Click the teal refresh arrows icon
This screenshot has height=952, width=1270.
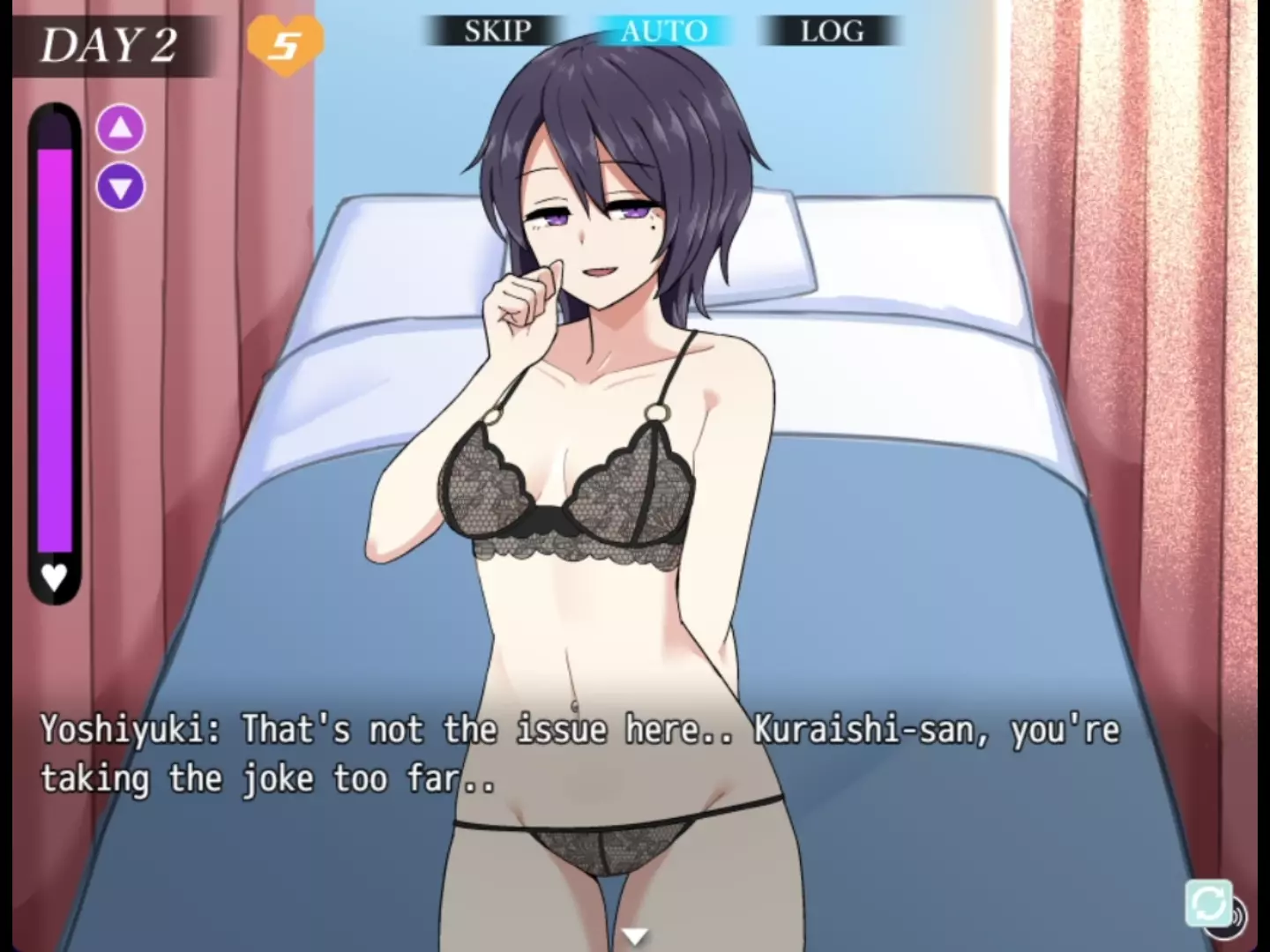click(x=1207, y=903)
